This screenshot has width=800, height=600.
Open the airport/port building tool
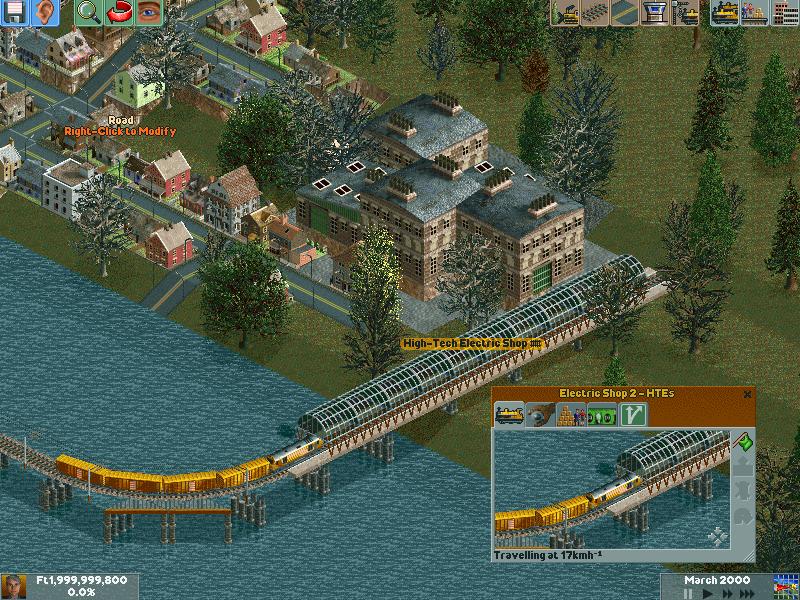point(656,13)
